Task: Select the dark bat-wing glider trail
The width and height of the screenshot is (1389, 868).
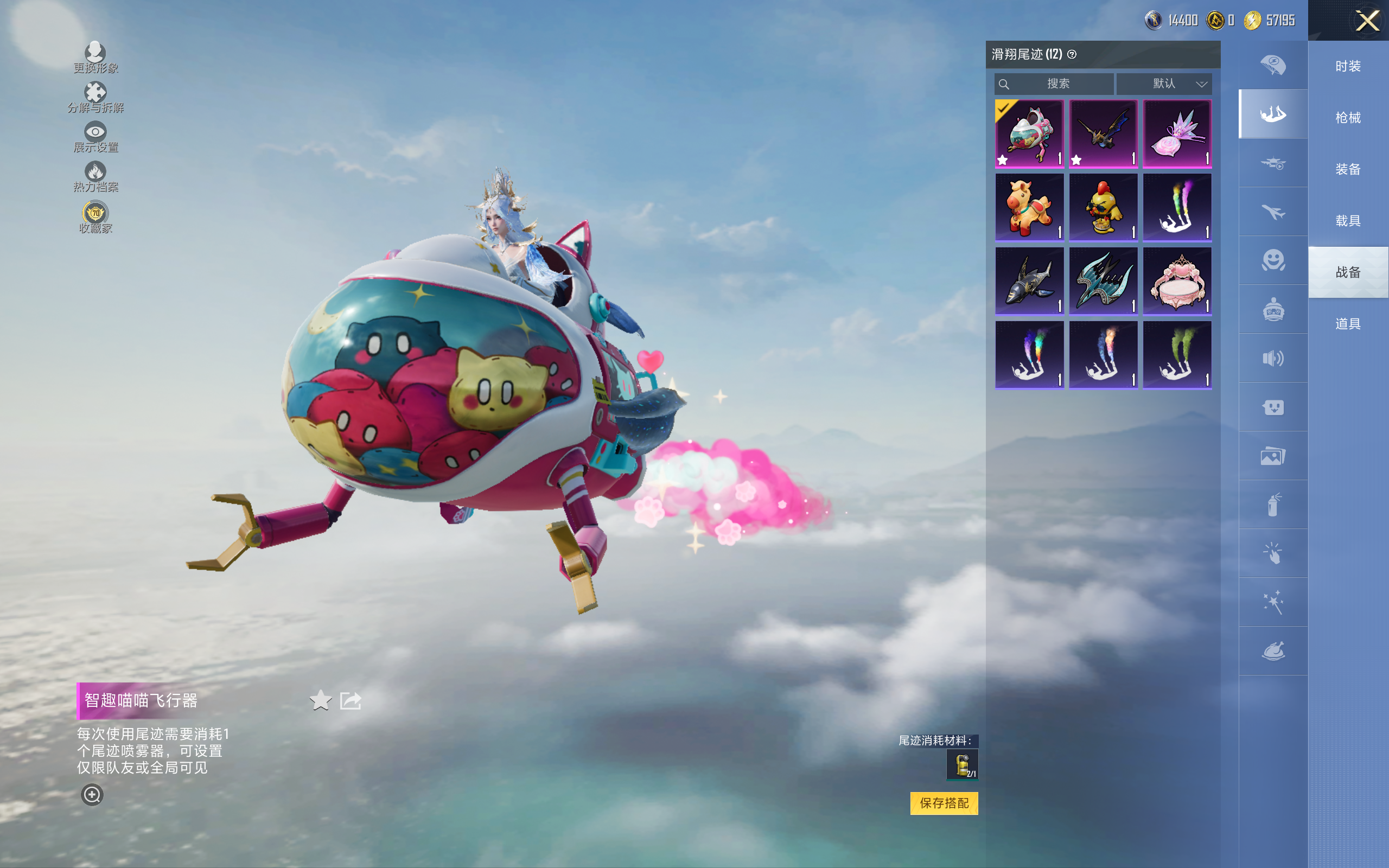Action: pyautogui.click(x=1103, y=134)
